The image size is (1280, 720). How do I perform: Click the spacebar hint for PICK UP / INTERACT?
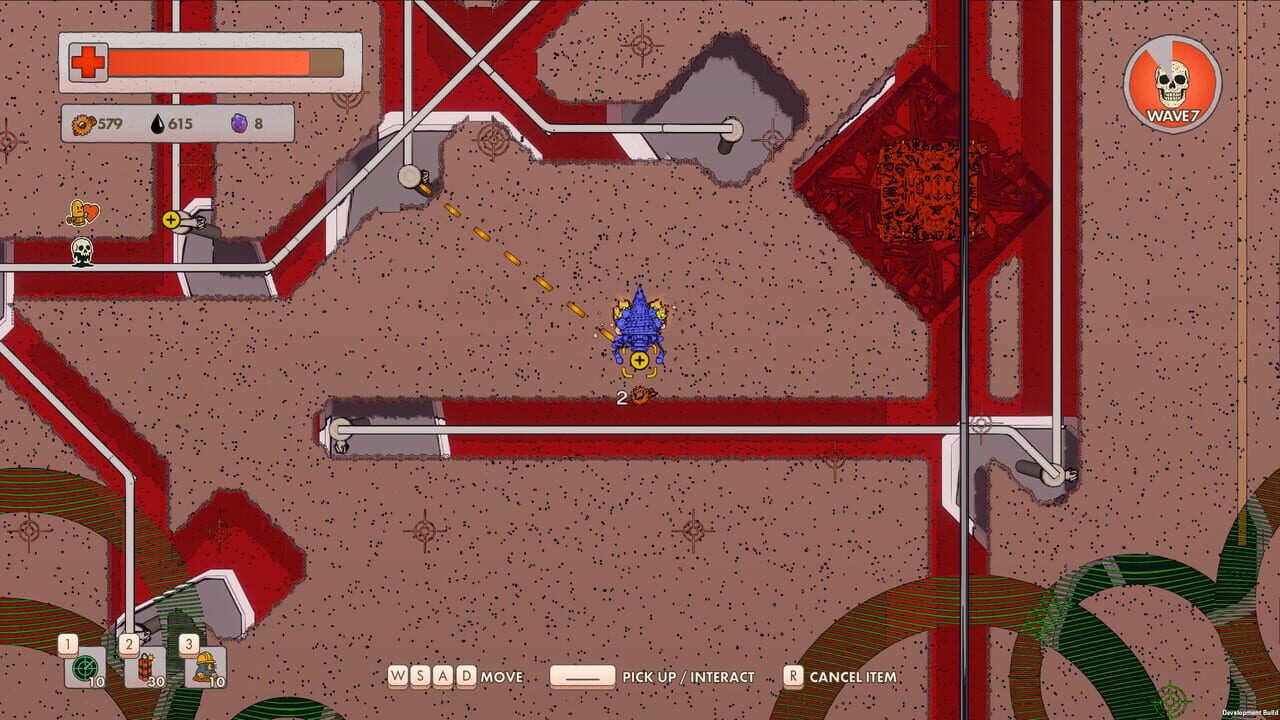[x=585, y=676]
